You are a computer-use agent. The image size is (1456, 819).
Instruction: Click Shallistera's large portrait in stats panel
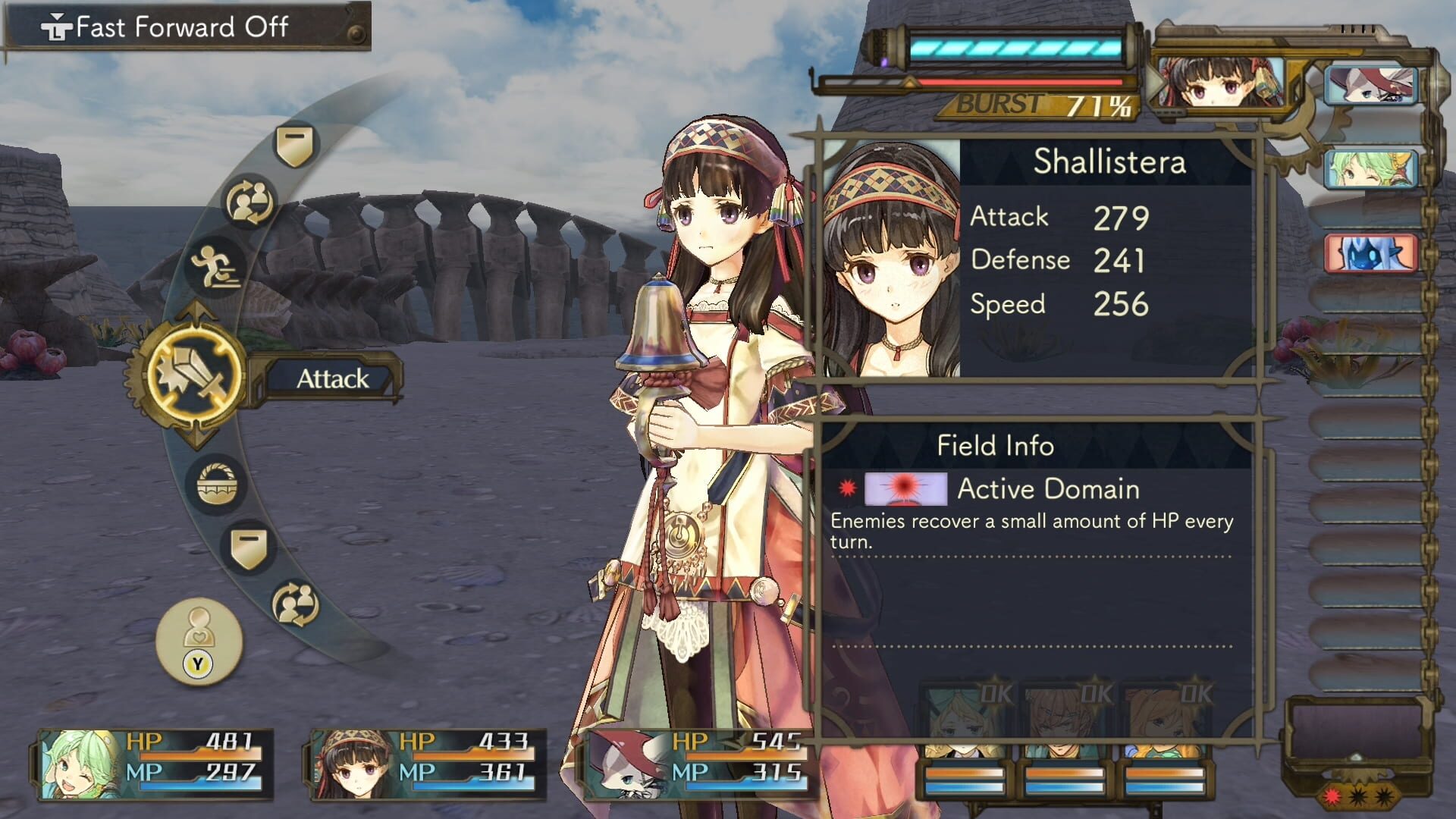[892, 259]
